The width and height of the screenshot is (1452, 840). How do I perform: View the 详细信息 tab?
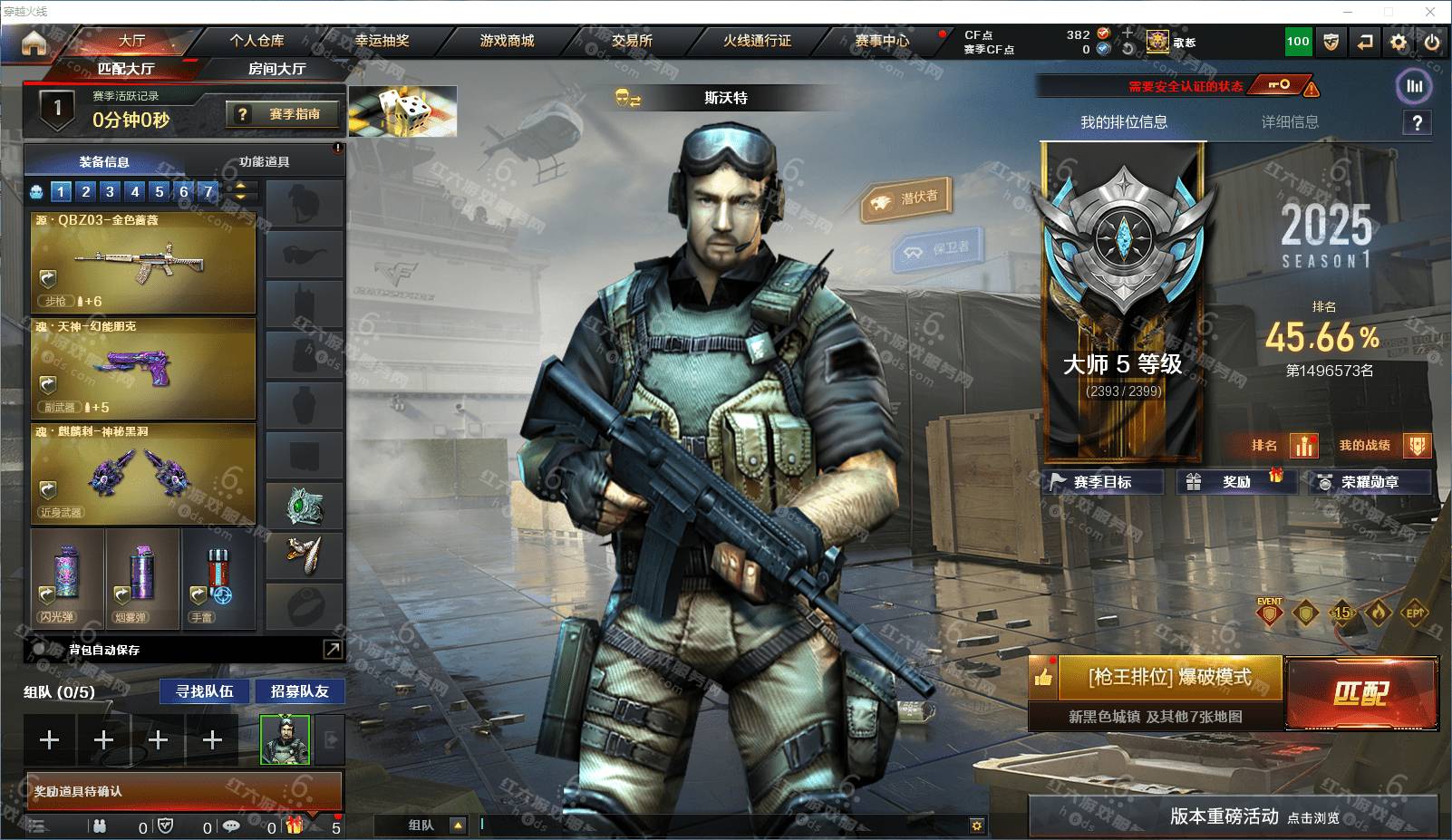[x=1289, y=122]
